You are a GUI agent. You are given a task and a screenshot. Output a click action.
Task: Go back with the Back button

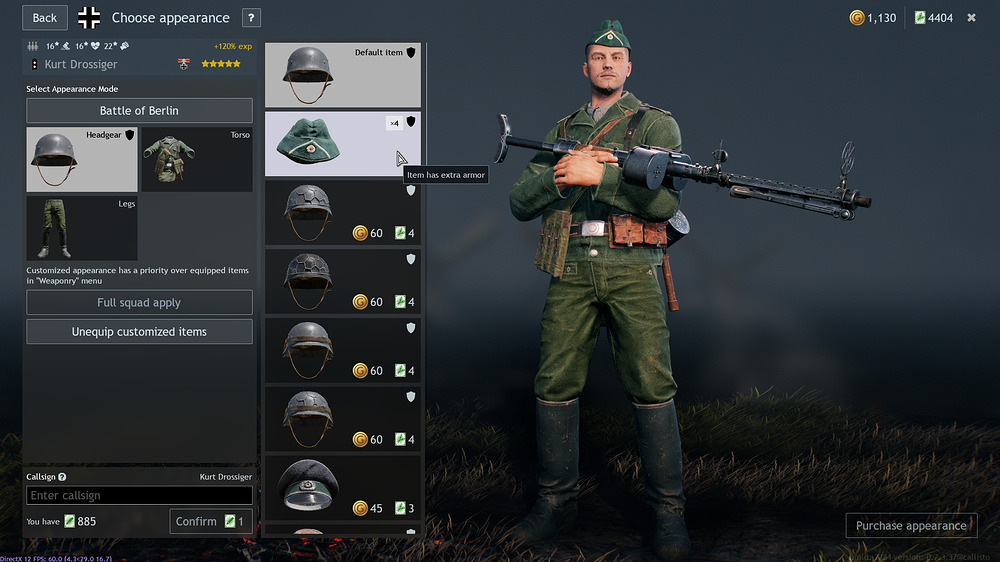(45, 17)
